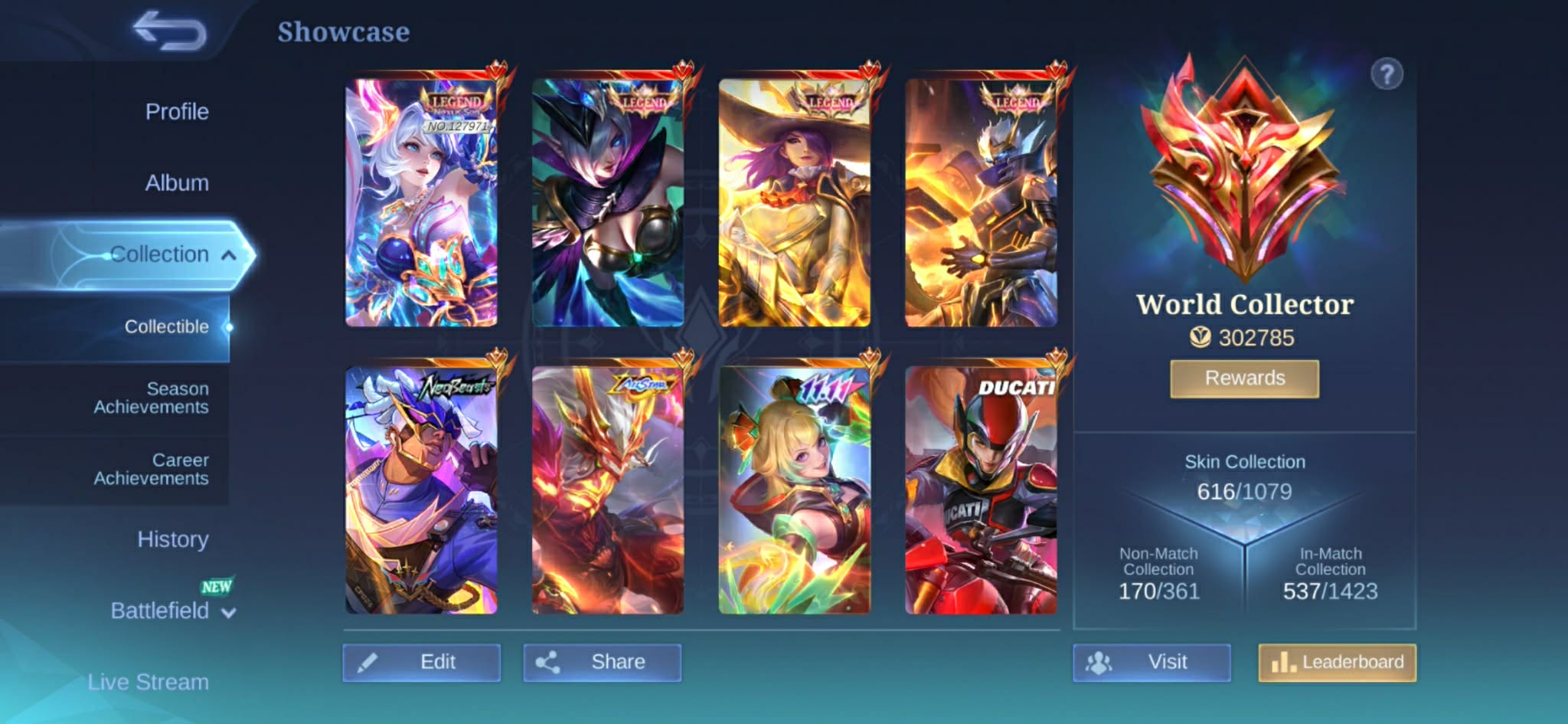Choose the NeoBeasts skin card
Image resolution: width=1568 pixels, height=724 pixels.
point(421,490)
